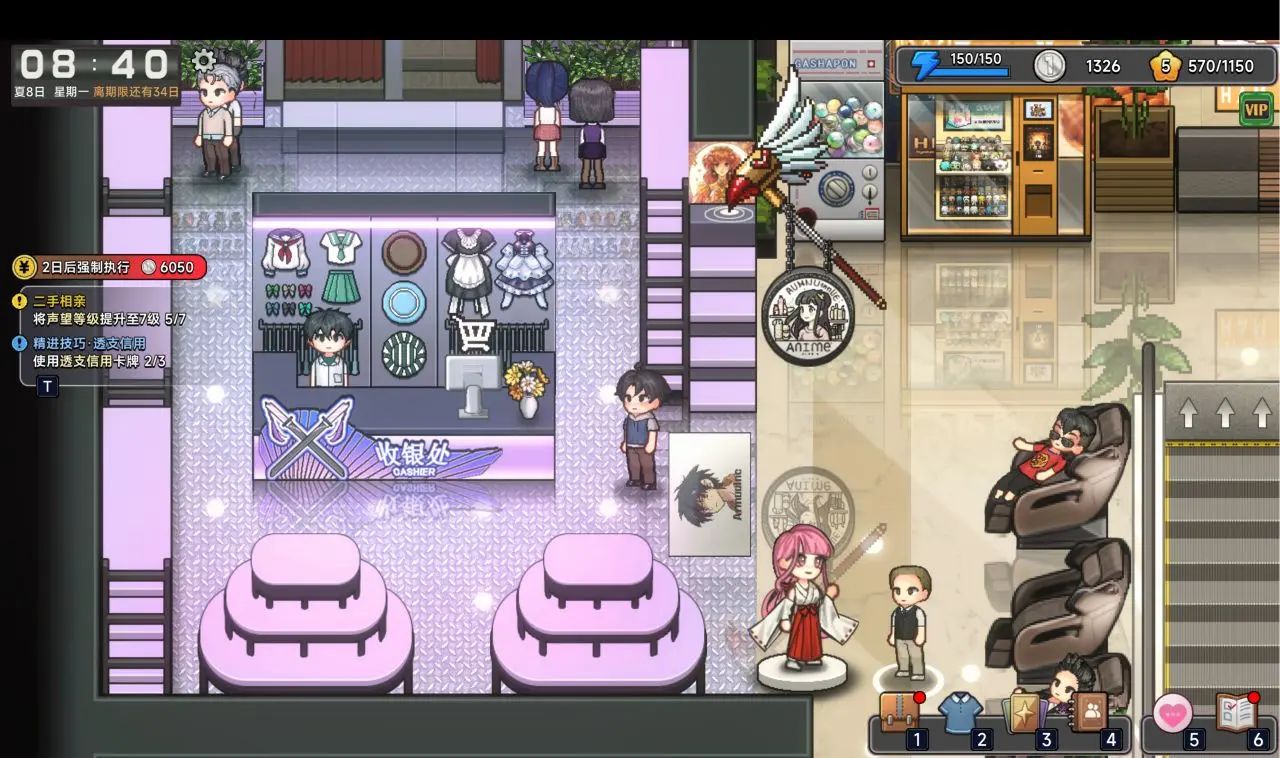Click the gold level 5 badge
Viewport: 1280px width, 758px height.
[x=1164, y=67]
